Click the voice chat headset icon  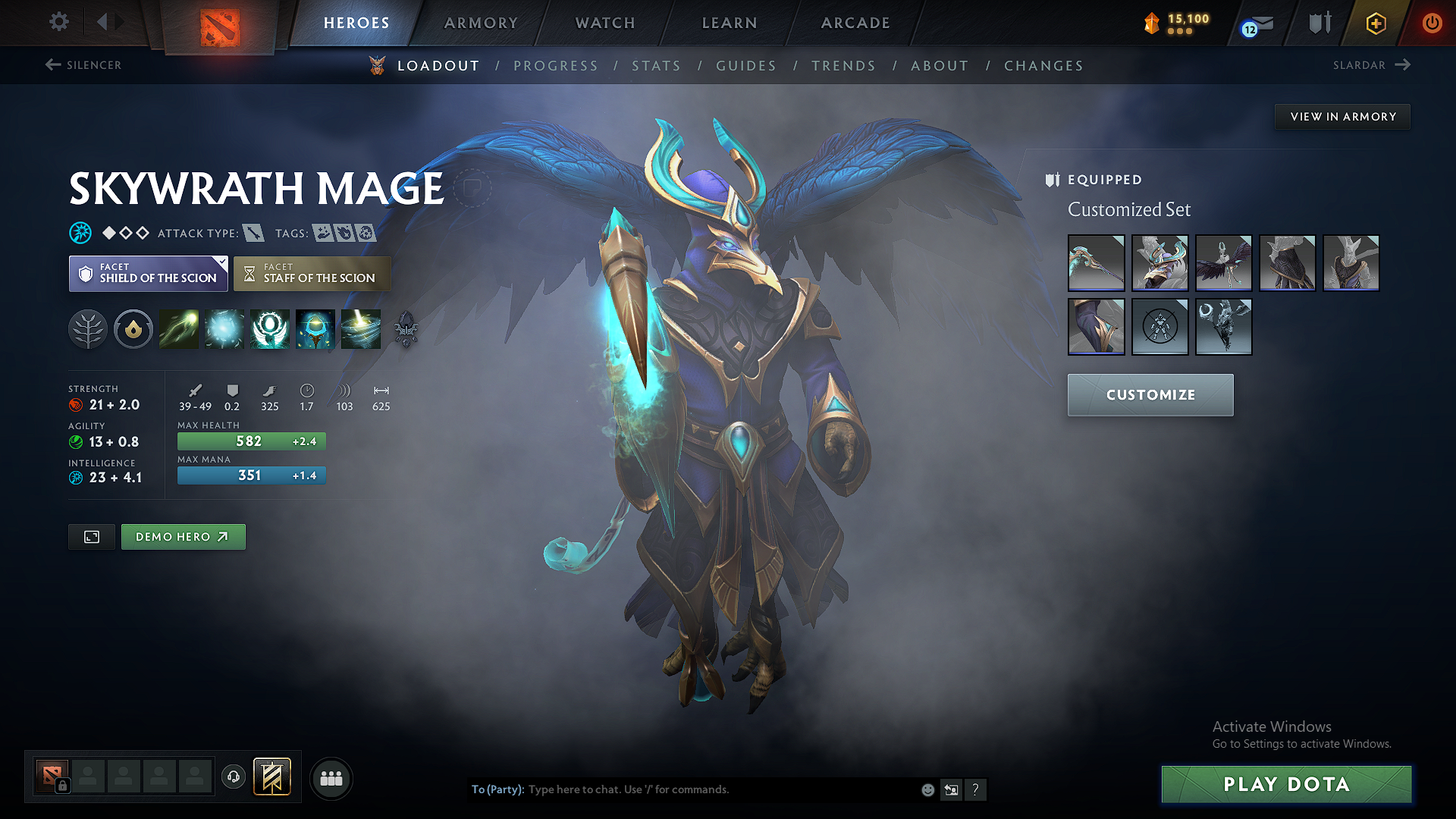(x=234, y=778)
